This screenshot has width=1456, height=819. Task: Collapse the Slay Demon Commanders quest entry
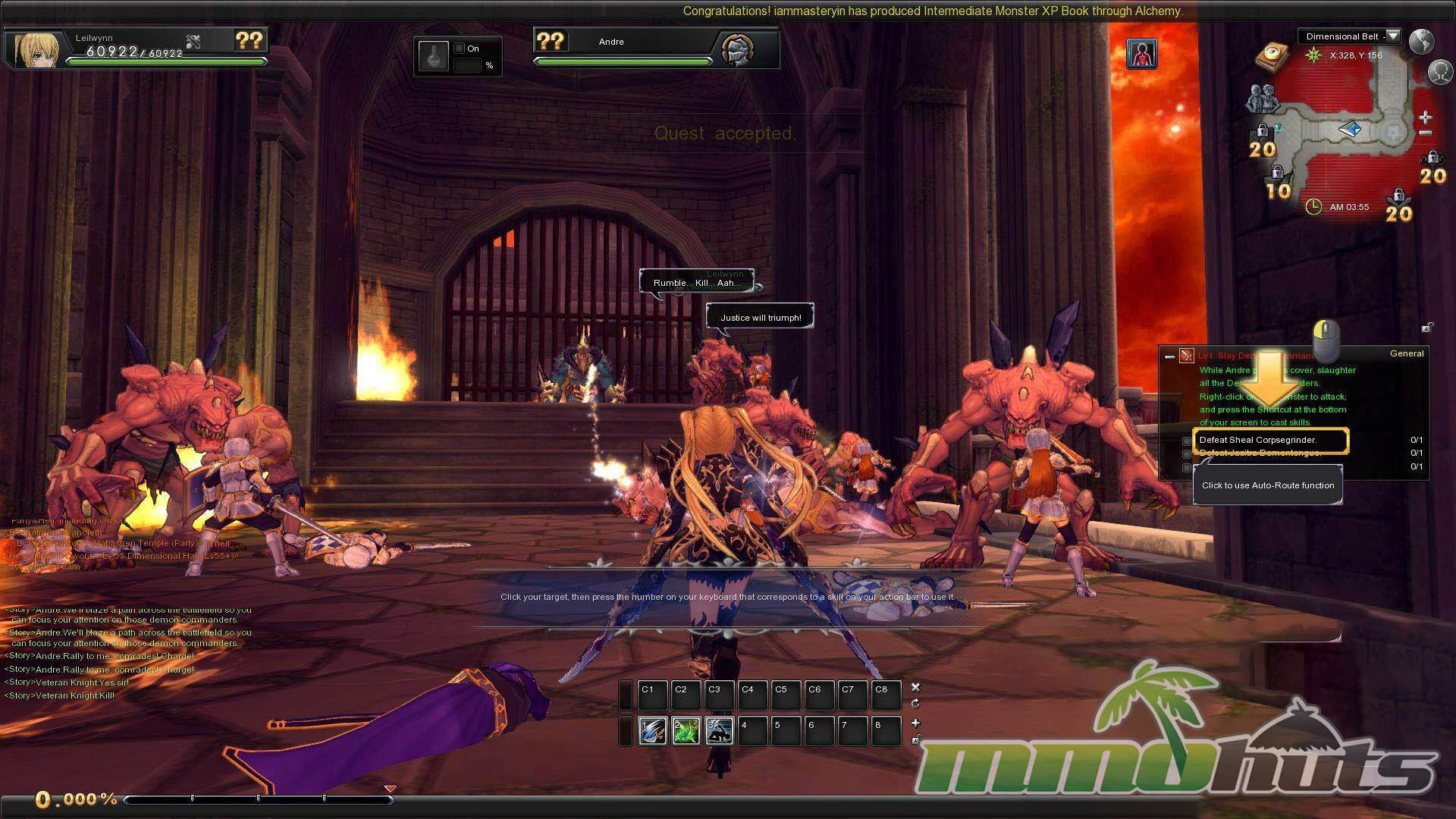point(1169,356)
